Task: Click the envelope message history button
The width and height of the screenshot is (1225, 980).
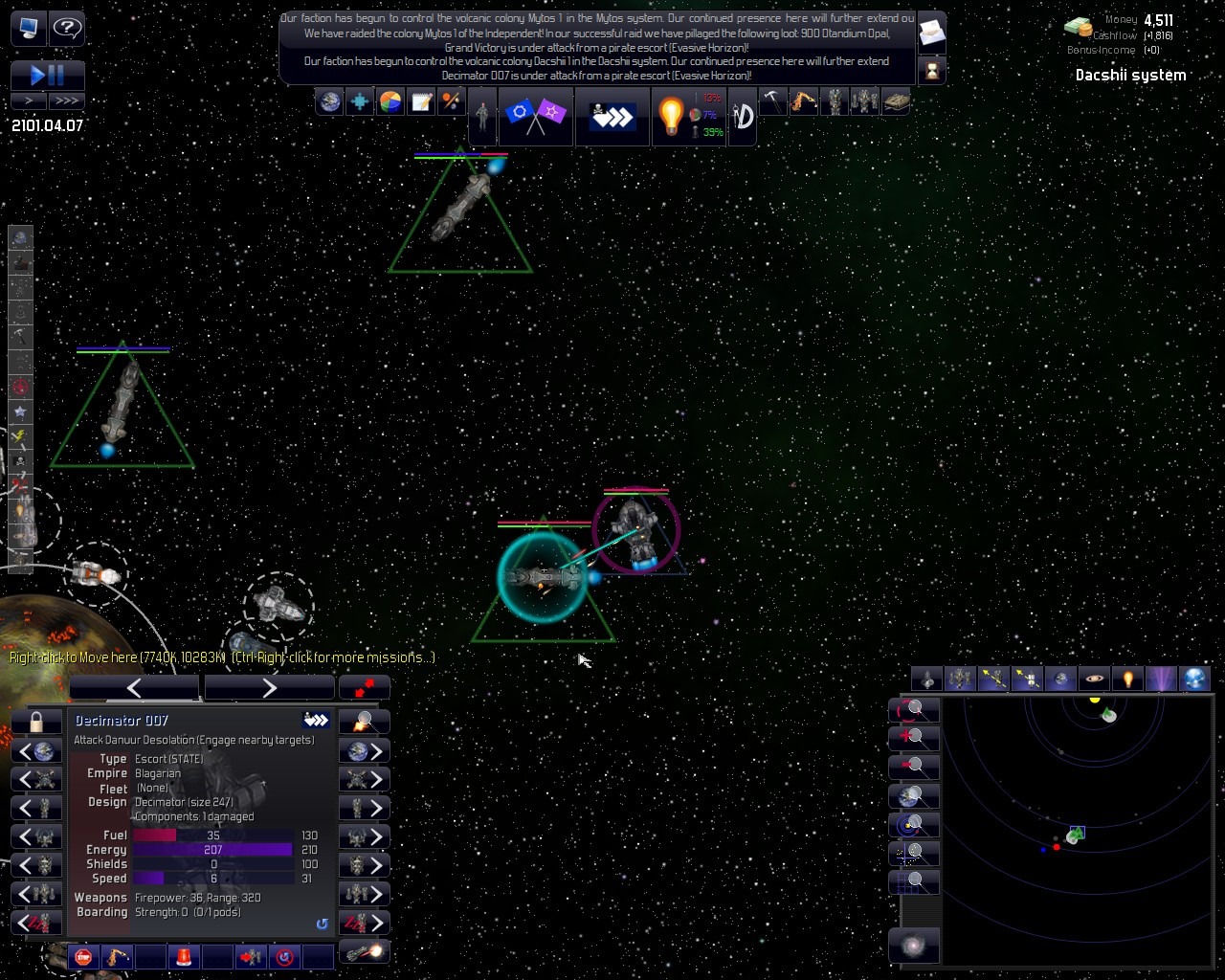Action: (x=931, y=35)
